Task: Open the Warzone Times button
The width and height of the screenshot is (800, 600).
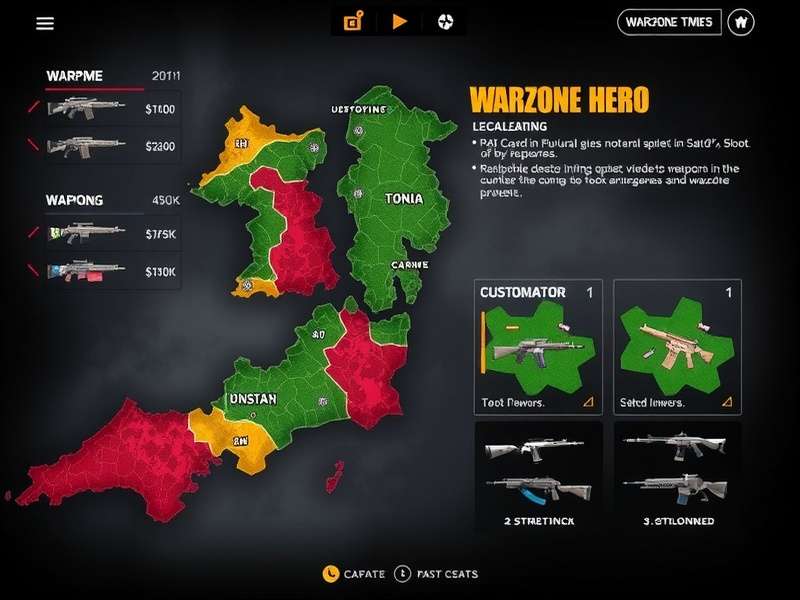Action: click(x=669, y=21)
